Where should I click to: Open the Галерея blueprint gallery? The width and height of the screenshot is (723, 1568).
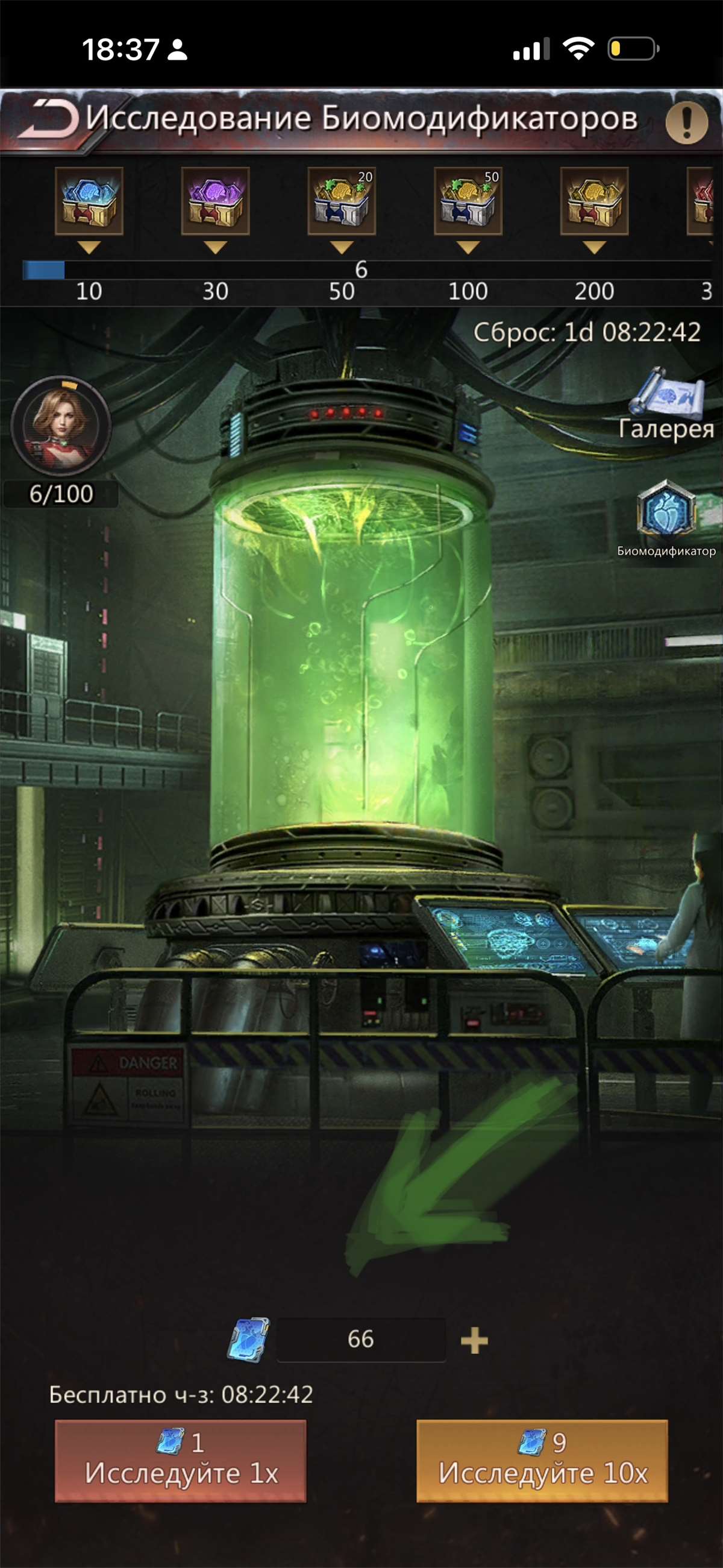tap(666, 403)
